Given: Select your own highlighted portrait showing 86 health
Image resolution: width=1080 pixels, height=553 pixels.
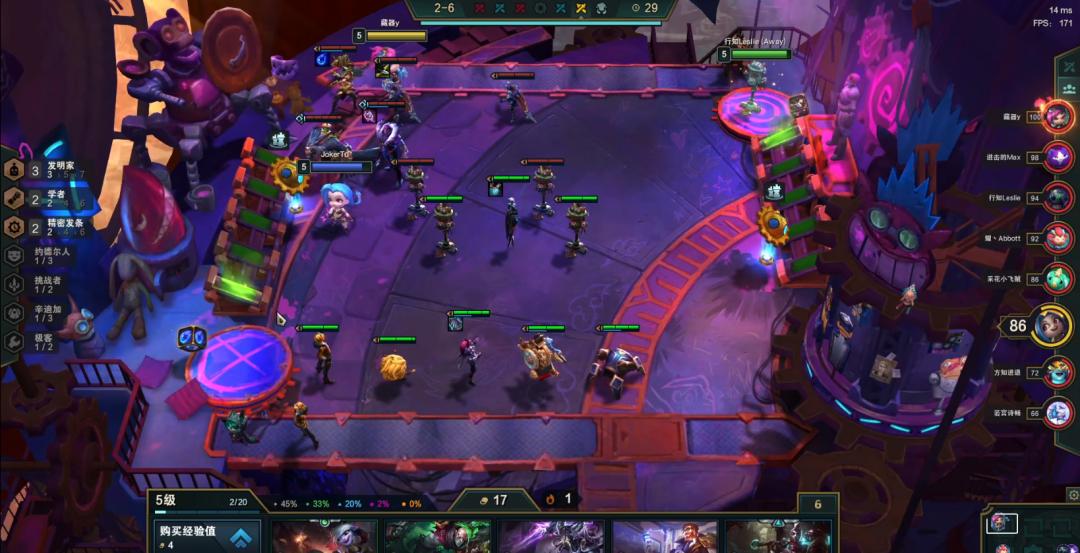Looking at the screenshot, I should 1052,325.
